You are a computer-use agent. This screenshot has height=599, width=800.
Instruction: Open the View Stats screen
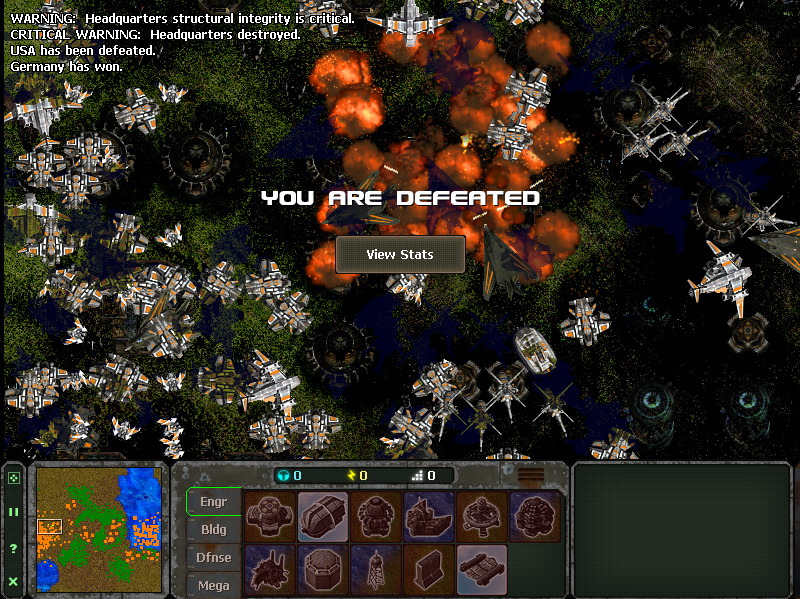click(400, 254)
